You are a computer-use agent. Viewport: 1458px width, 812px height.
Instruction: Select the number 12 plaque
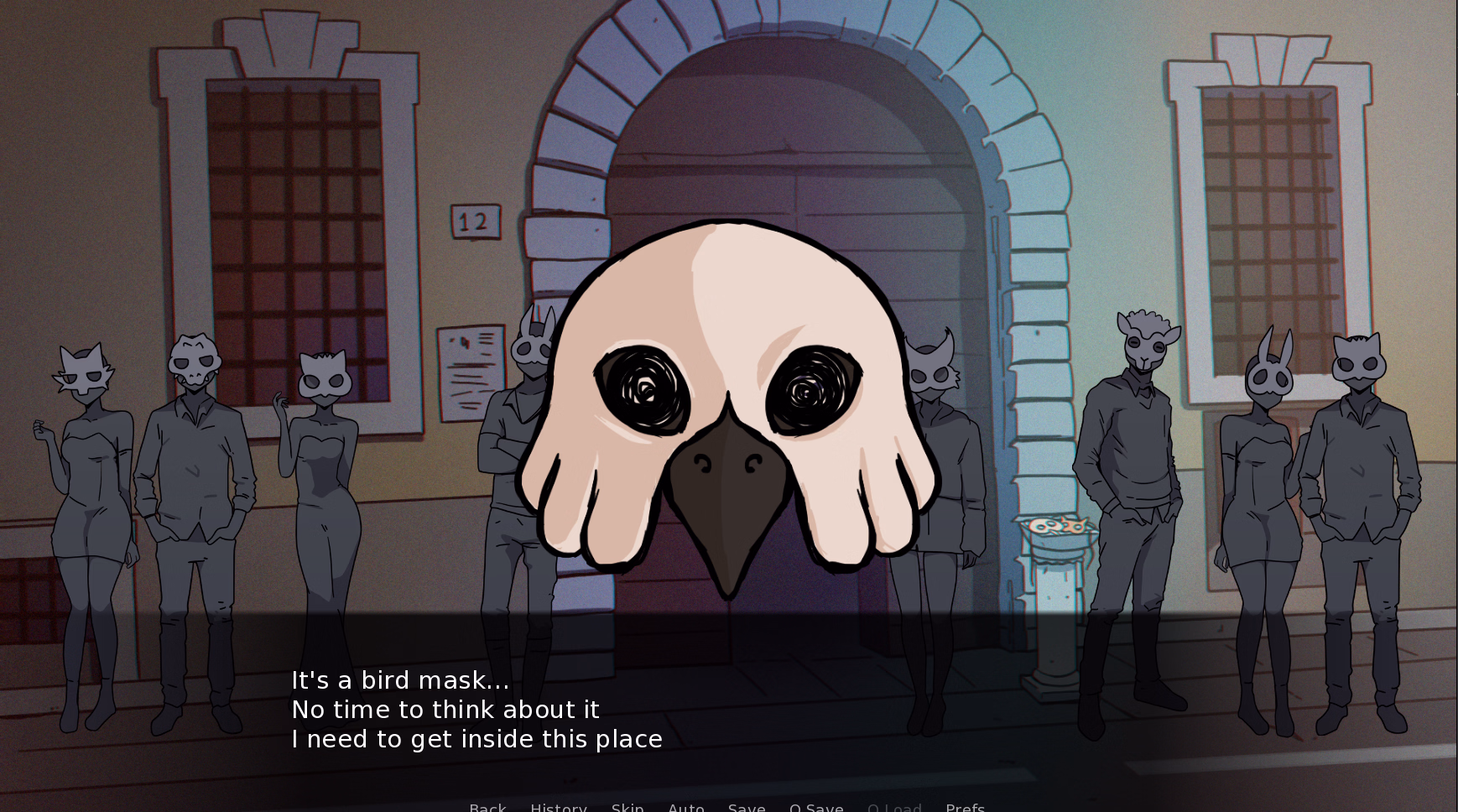point(475,220)
